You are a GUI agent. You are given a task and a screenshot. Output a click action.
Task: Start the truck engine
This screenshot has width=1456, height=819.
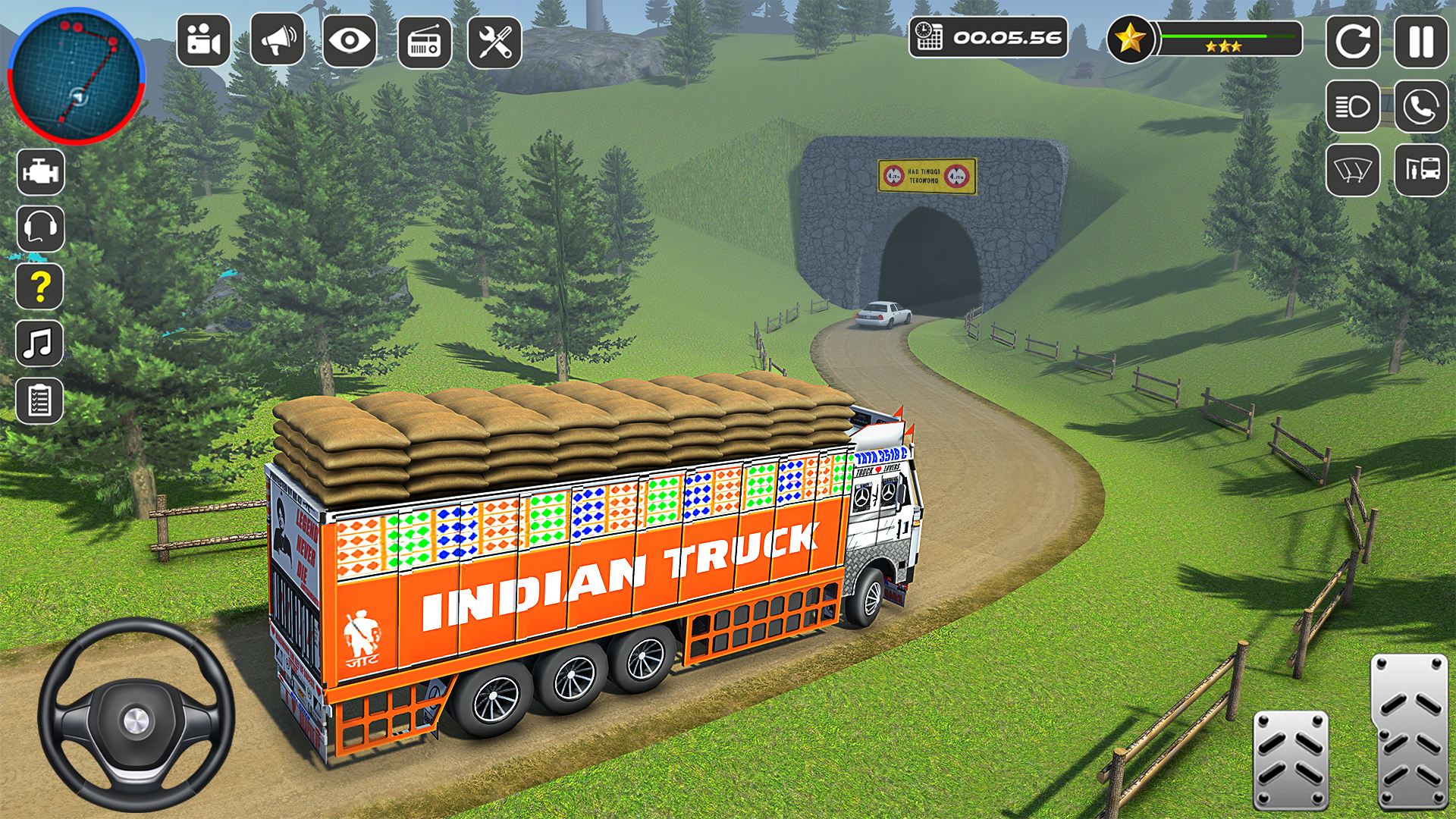click(42, 171)
